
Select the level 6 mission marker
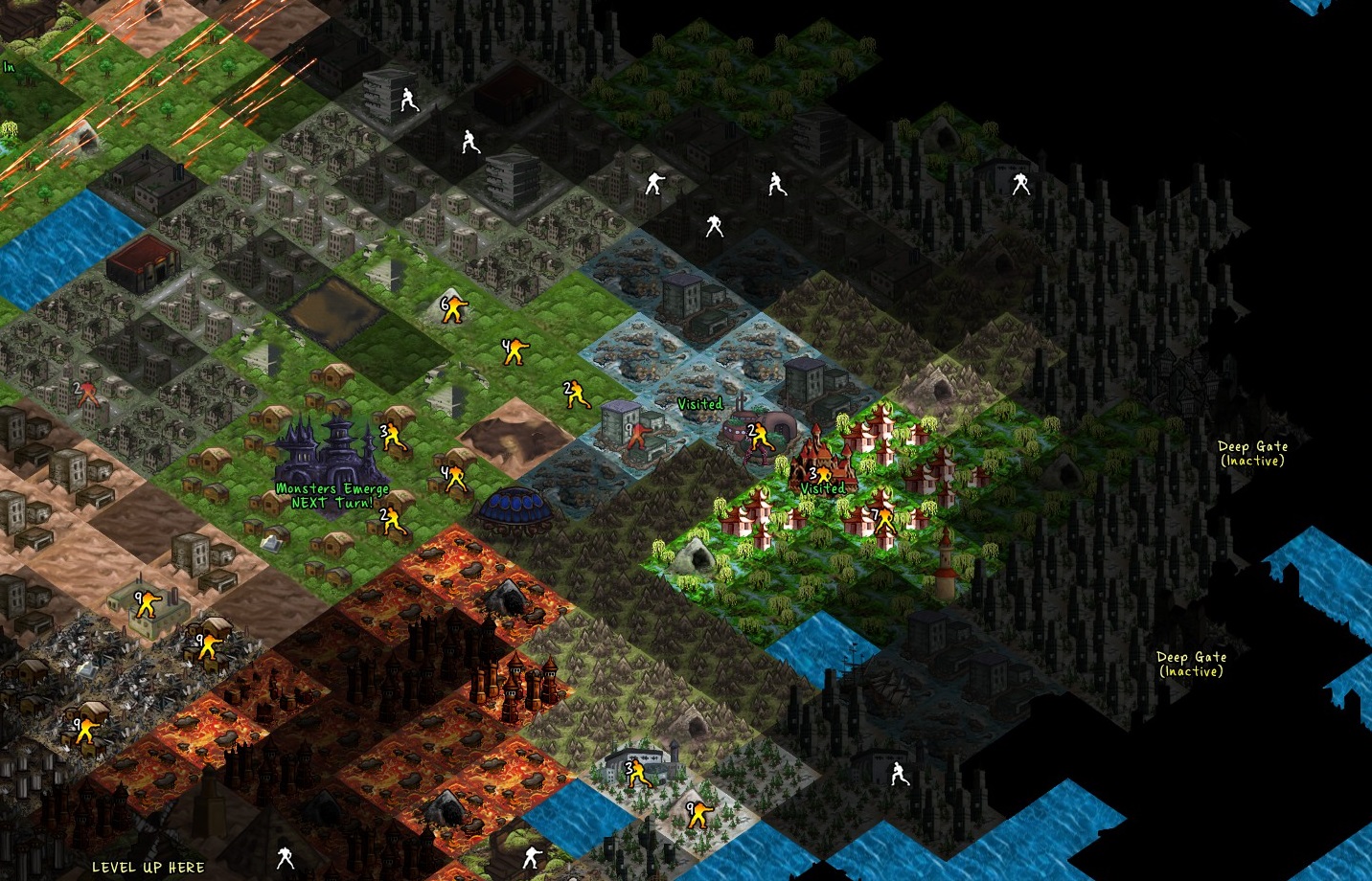(453, 309)
